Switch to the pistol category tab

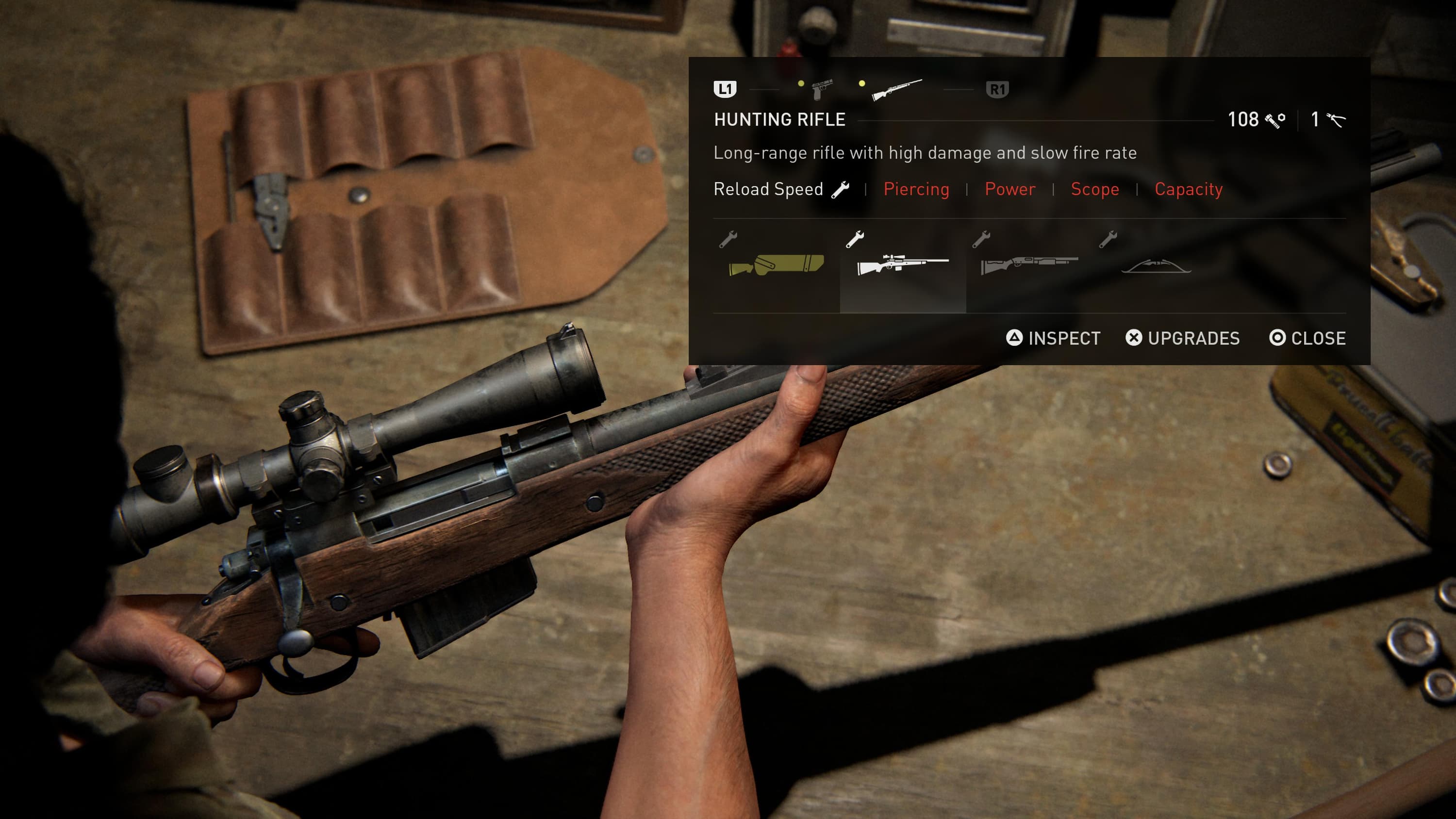point(822,89)
